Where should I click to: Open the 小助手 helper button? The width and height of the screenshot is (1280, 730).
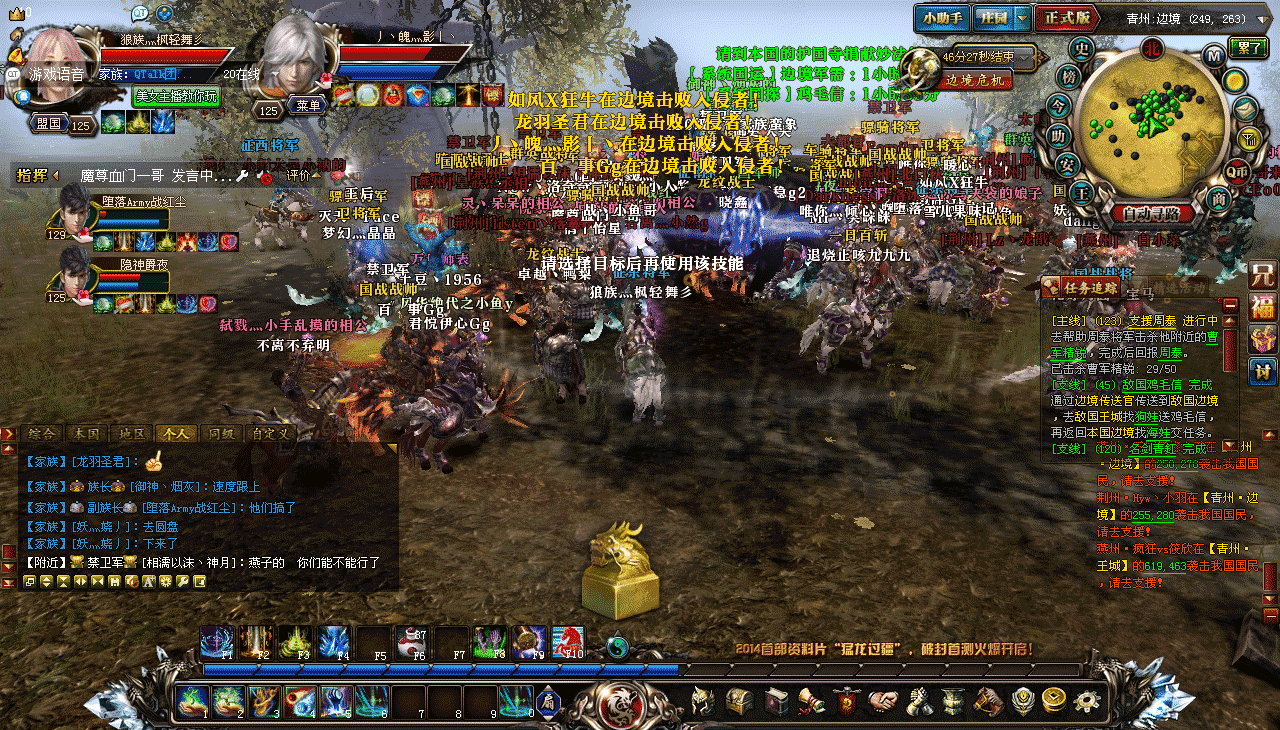coord(942,18)
